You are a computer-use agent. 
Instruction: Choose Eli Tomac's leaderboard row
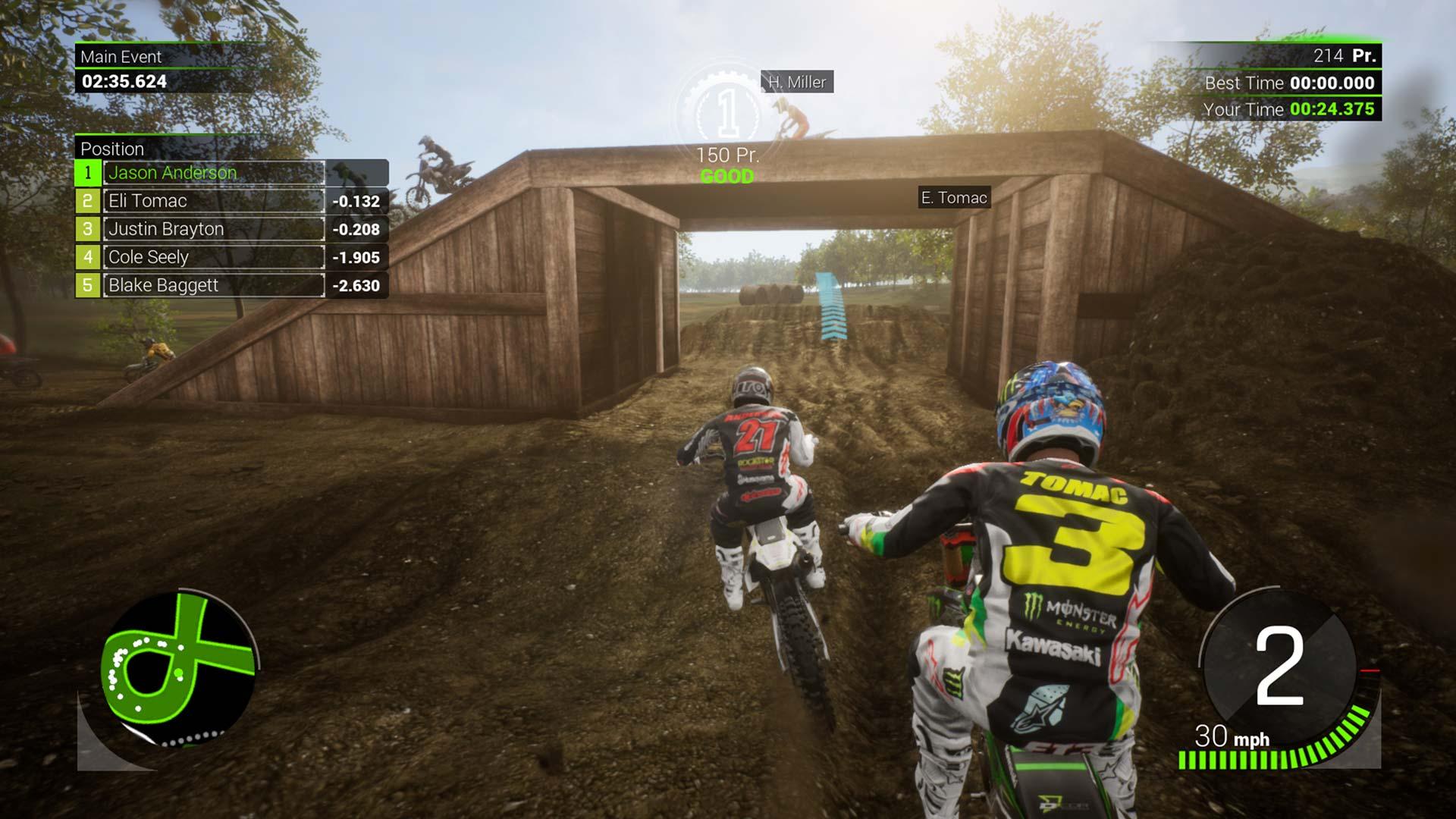[x=214, y=201]
